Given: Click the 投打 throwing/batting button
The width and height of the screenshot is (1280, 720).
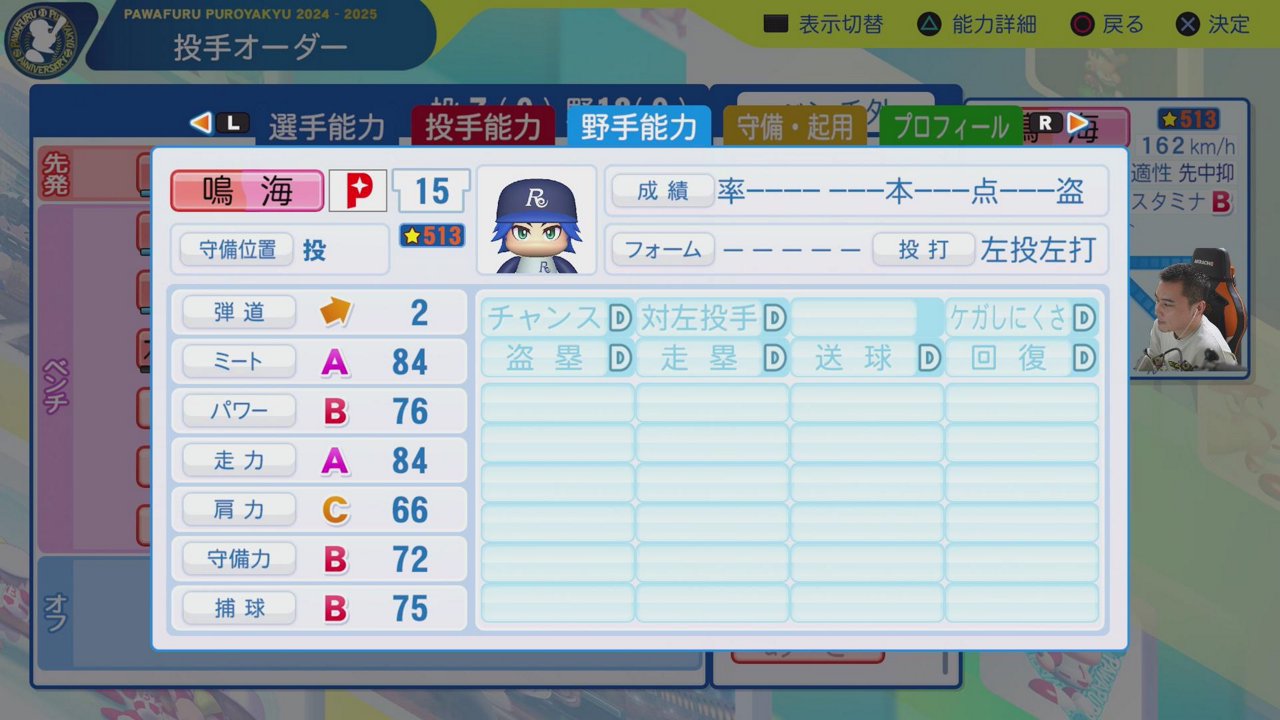Looking at the screenshot, I should pos(923,250).
